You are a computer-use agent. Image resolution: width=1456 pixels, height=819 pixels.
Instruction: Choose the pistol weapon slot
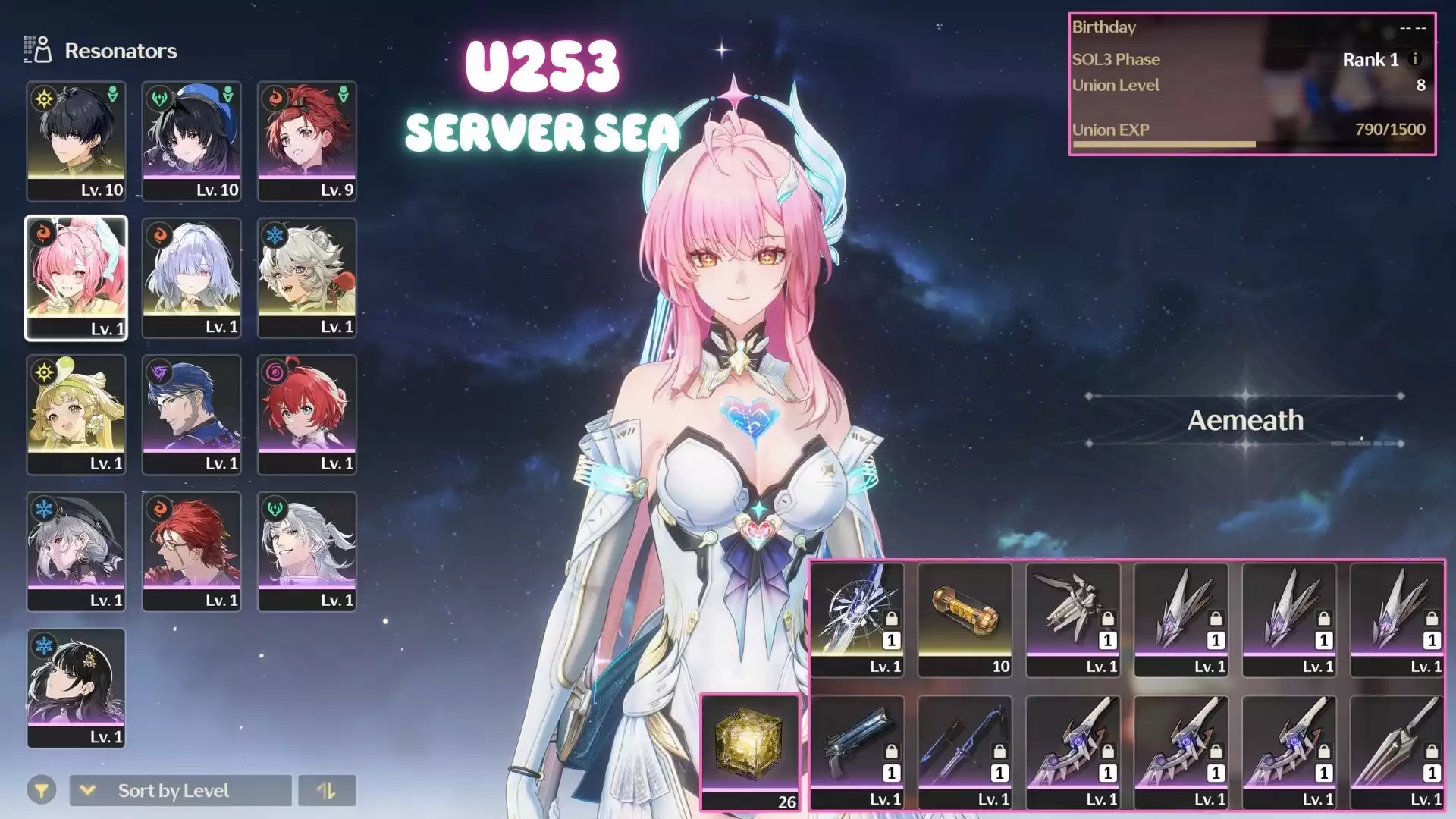(857, 751)
